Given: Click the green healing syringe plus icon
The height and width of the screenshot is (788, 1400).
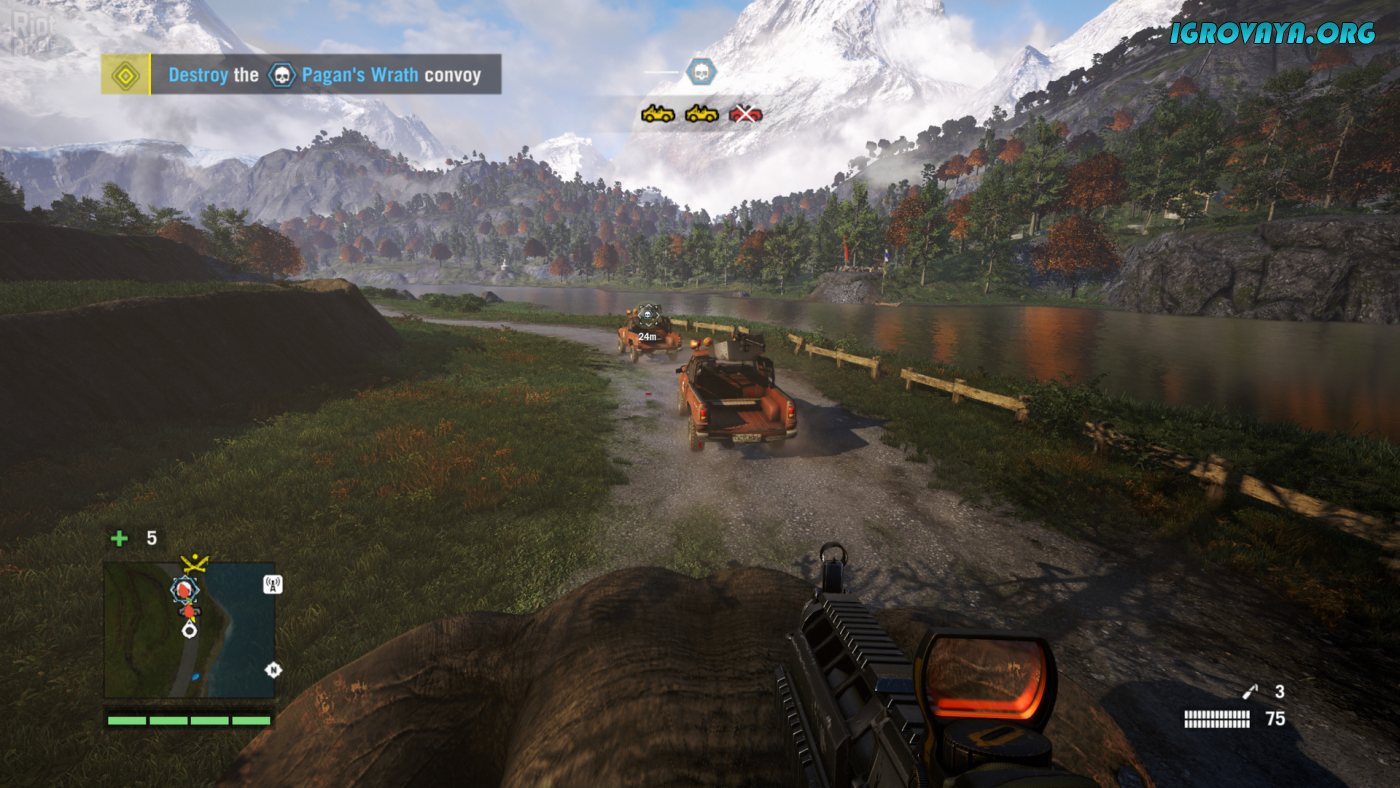Looking at the screenshot, I should [x=119, y=538].
